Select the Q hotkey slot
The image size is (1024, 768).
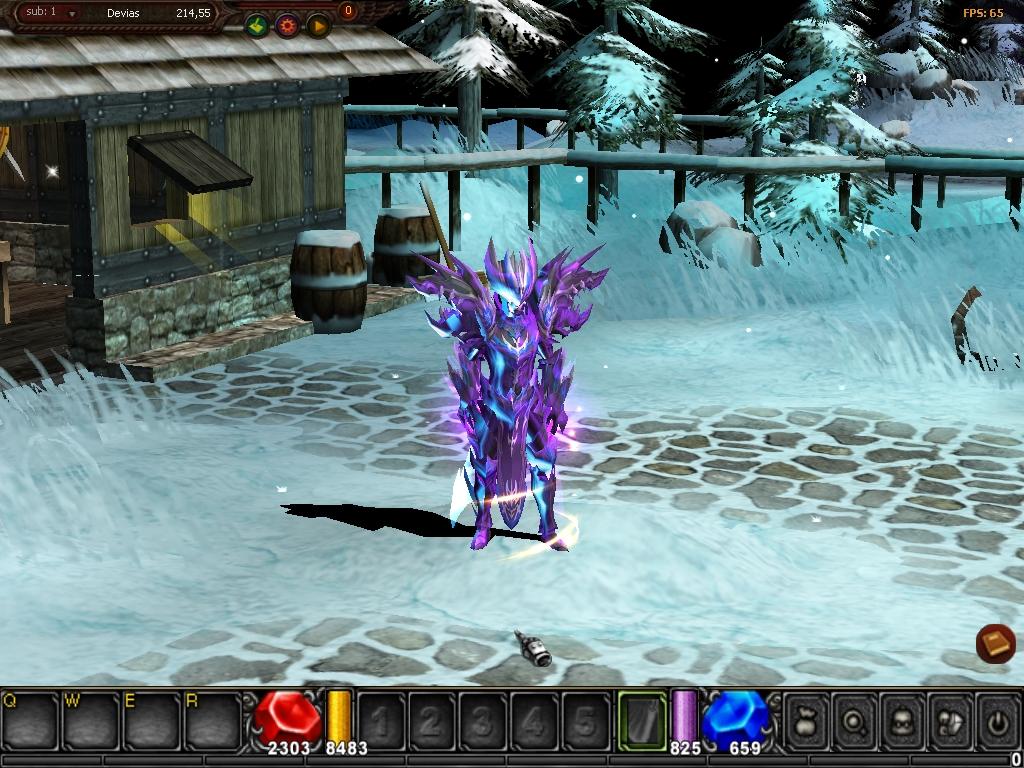click(x=30, y=720)
